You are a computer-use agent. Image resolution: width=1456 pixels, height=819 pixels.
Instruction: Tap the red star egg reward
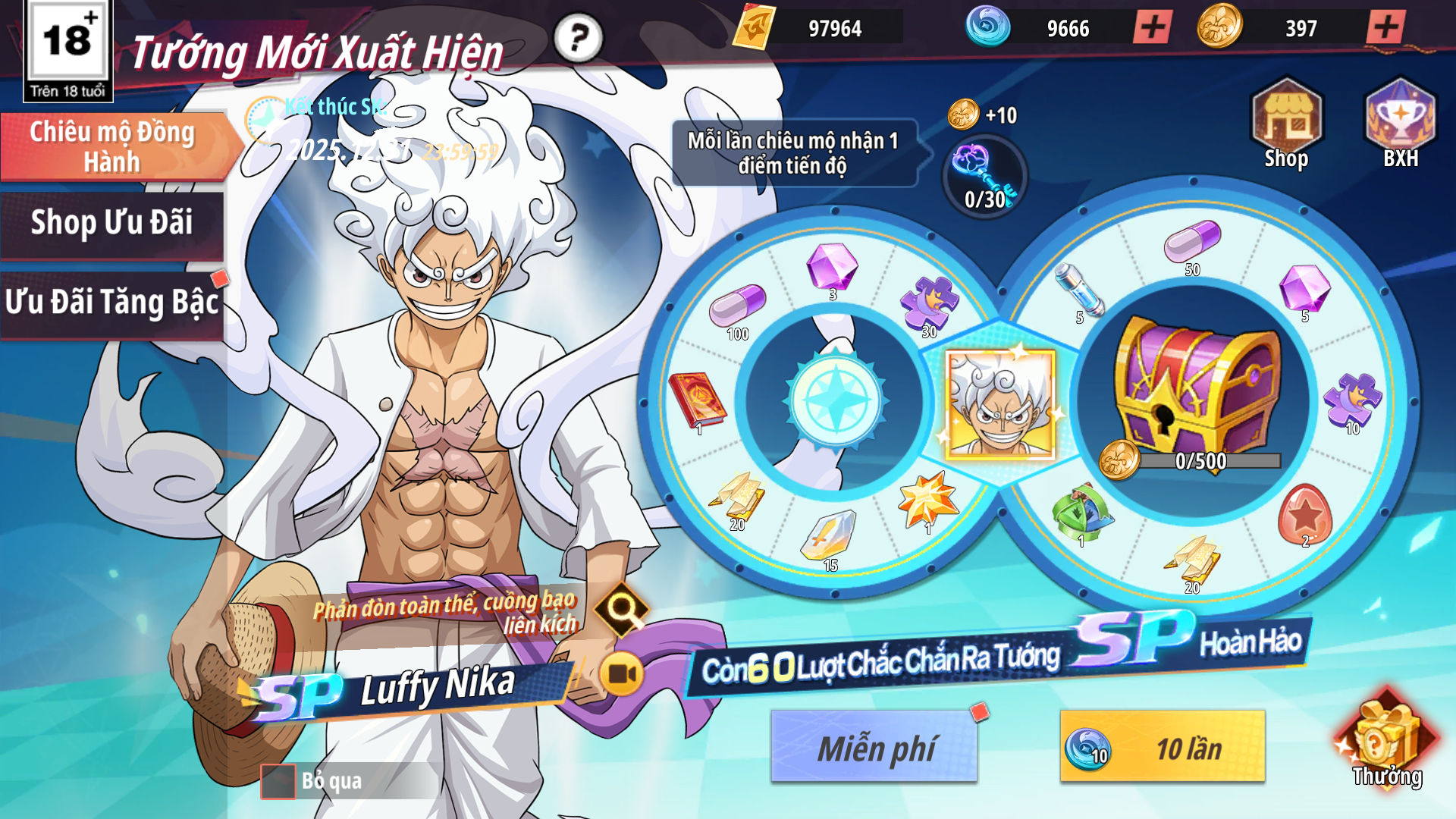pyautogui.click(x=1304, y=515)
